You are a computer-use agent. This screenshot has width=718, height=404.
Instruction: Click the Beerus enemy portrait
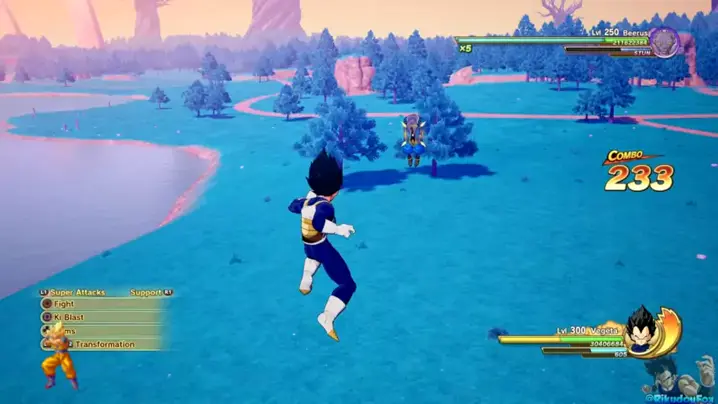(x=664, y=42)
